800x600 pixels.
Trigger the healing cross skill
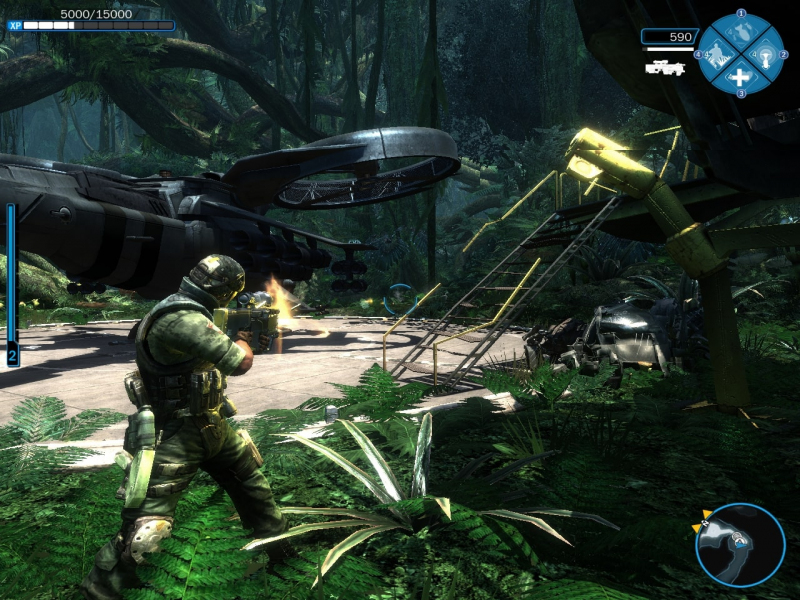coord(740,77)
